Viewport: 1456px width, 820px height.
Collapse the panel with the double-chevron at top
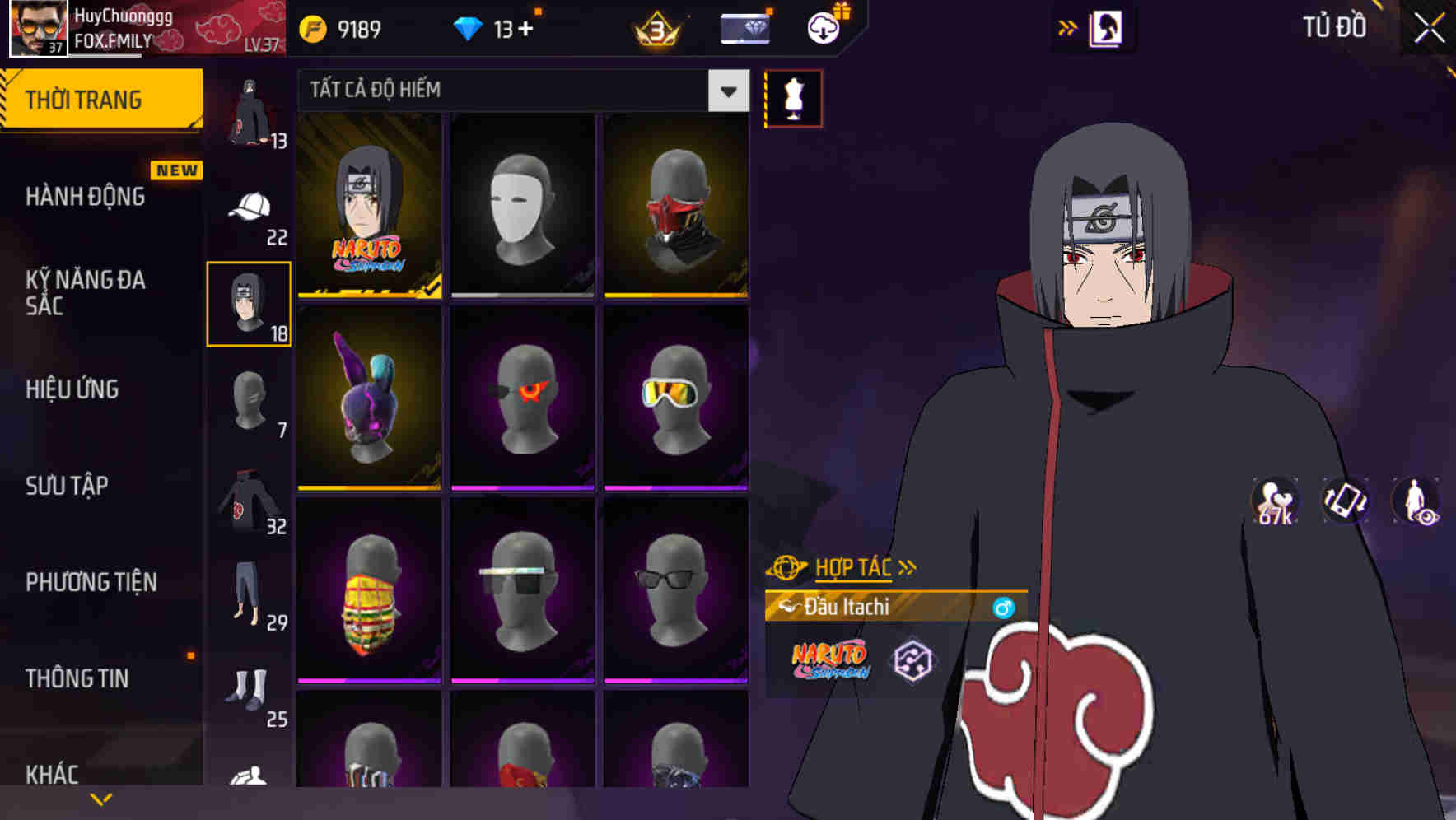point(1068,27)
